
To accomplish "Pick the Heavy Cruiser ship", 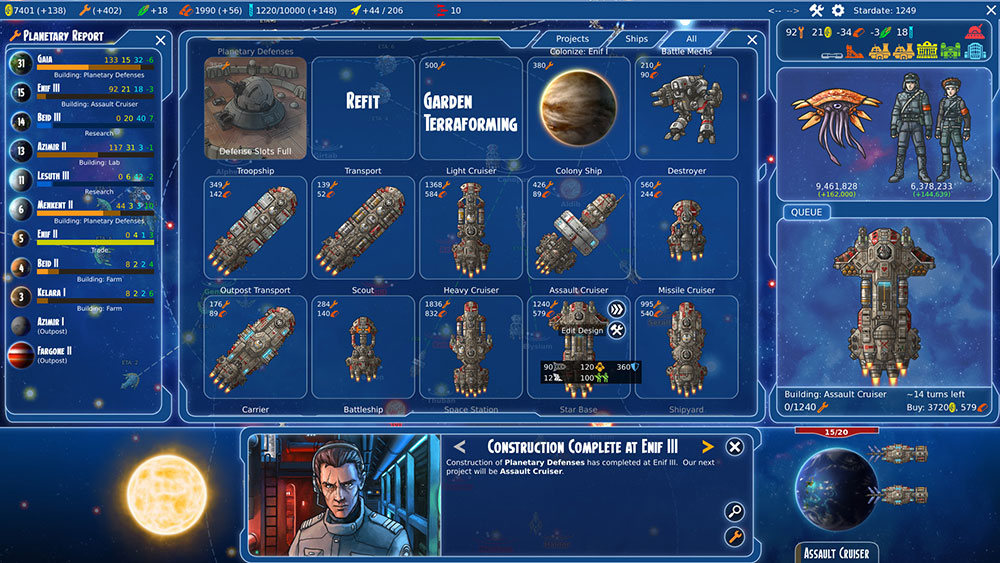I will click(x=470, y=347).
